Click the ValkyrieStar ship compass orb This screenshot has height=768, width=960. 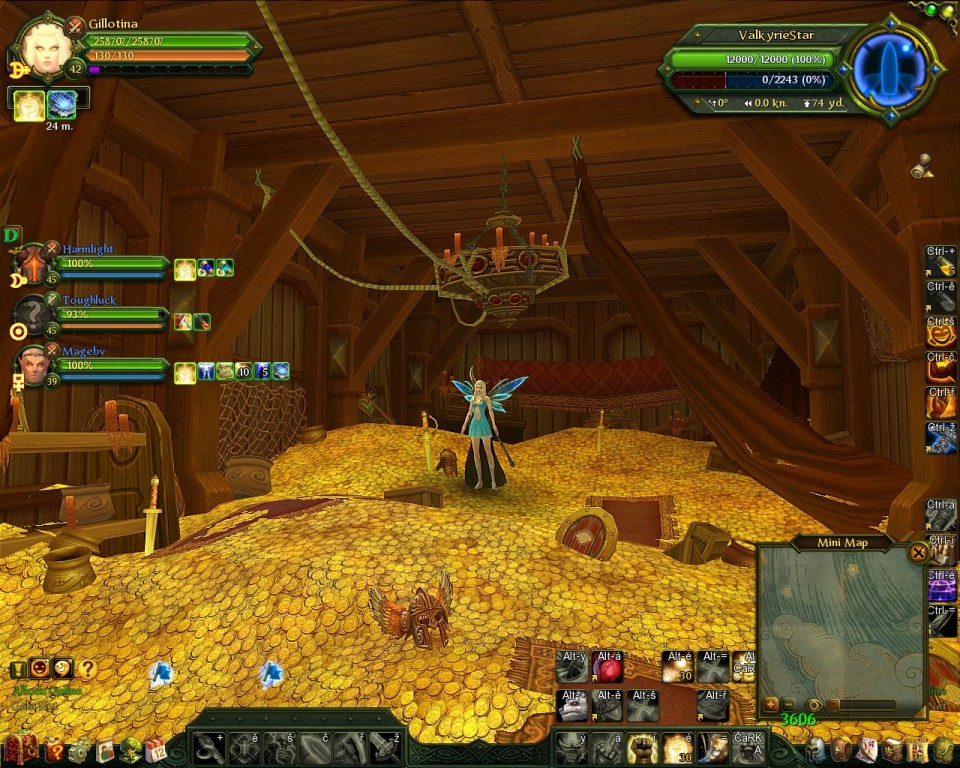pyautogui.click(x=891, y=72)
